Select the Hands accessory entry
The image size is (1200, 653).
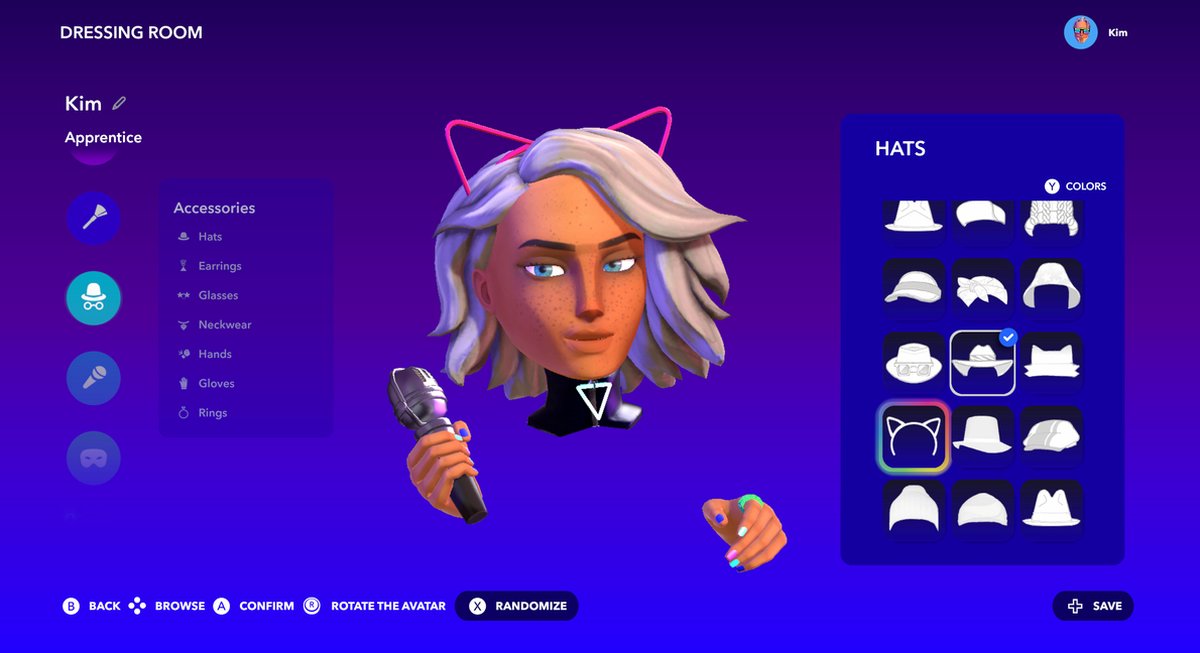[214, 354]
